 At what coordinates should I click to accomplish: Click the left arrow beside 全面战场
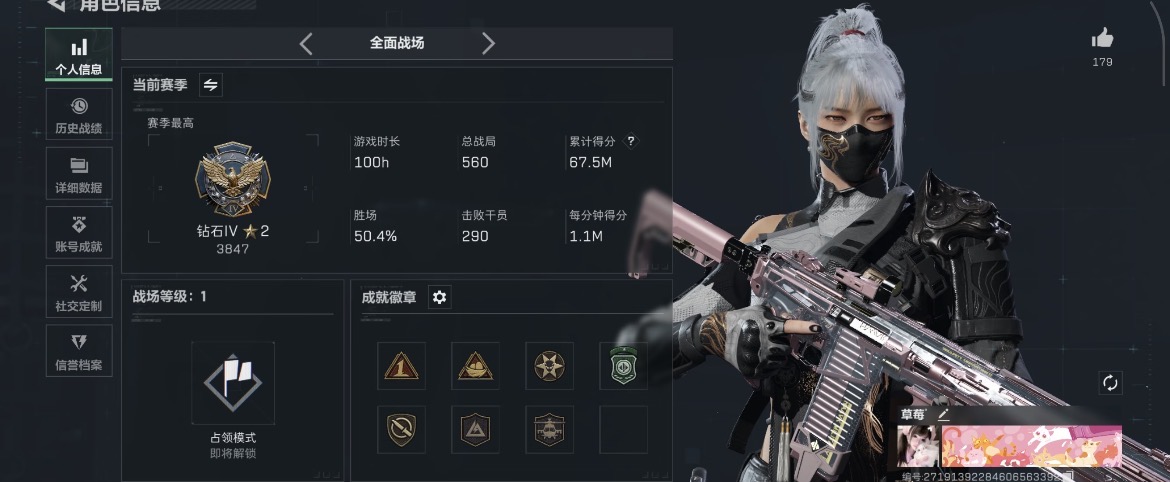pyautogui.click(x=306, y=43)
